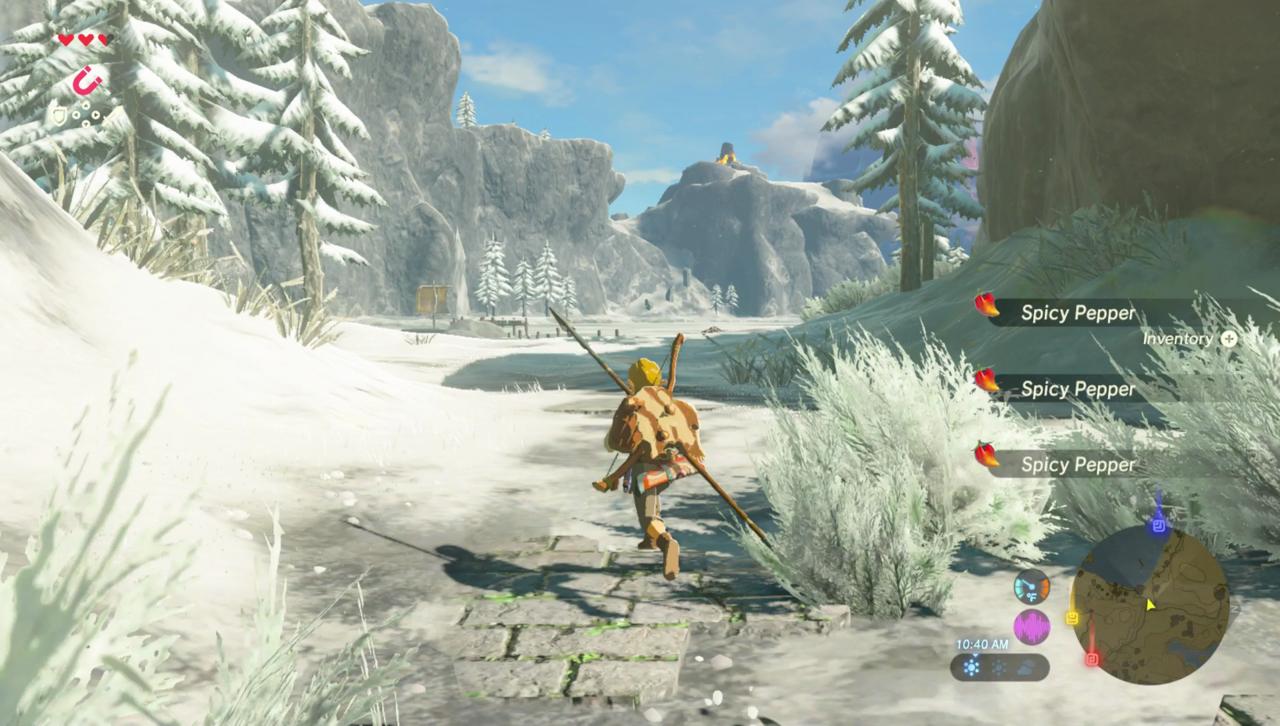Click the red shrine marker on the minimap
The width and height of the screenshot is (1280, 726).
(1092, 659)
